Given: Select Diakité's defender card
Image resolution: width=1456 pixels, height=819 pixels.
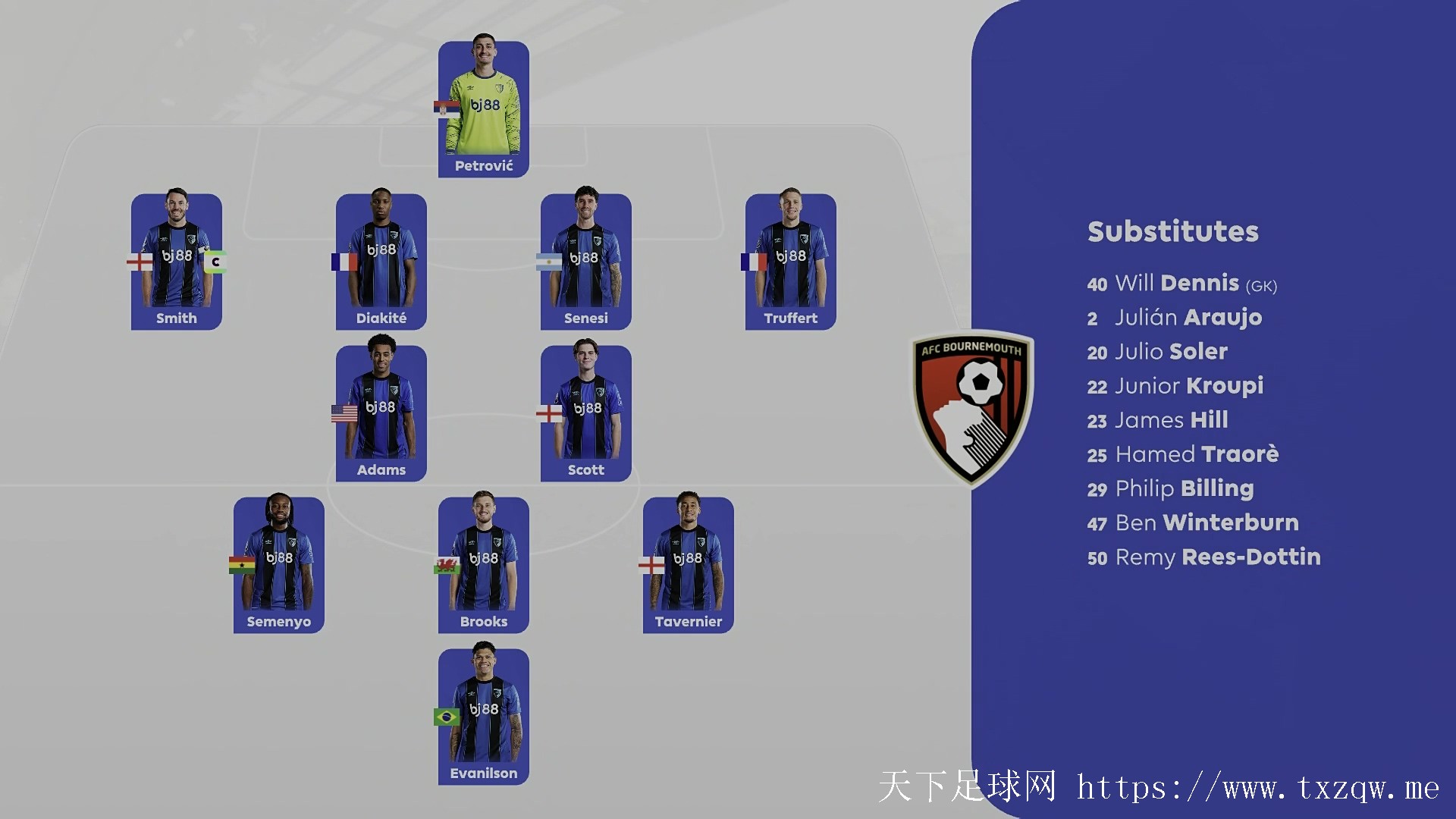Looking at the screenshot, I should [381, 262].
